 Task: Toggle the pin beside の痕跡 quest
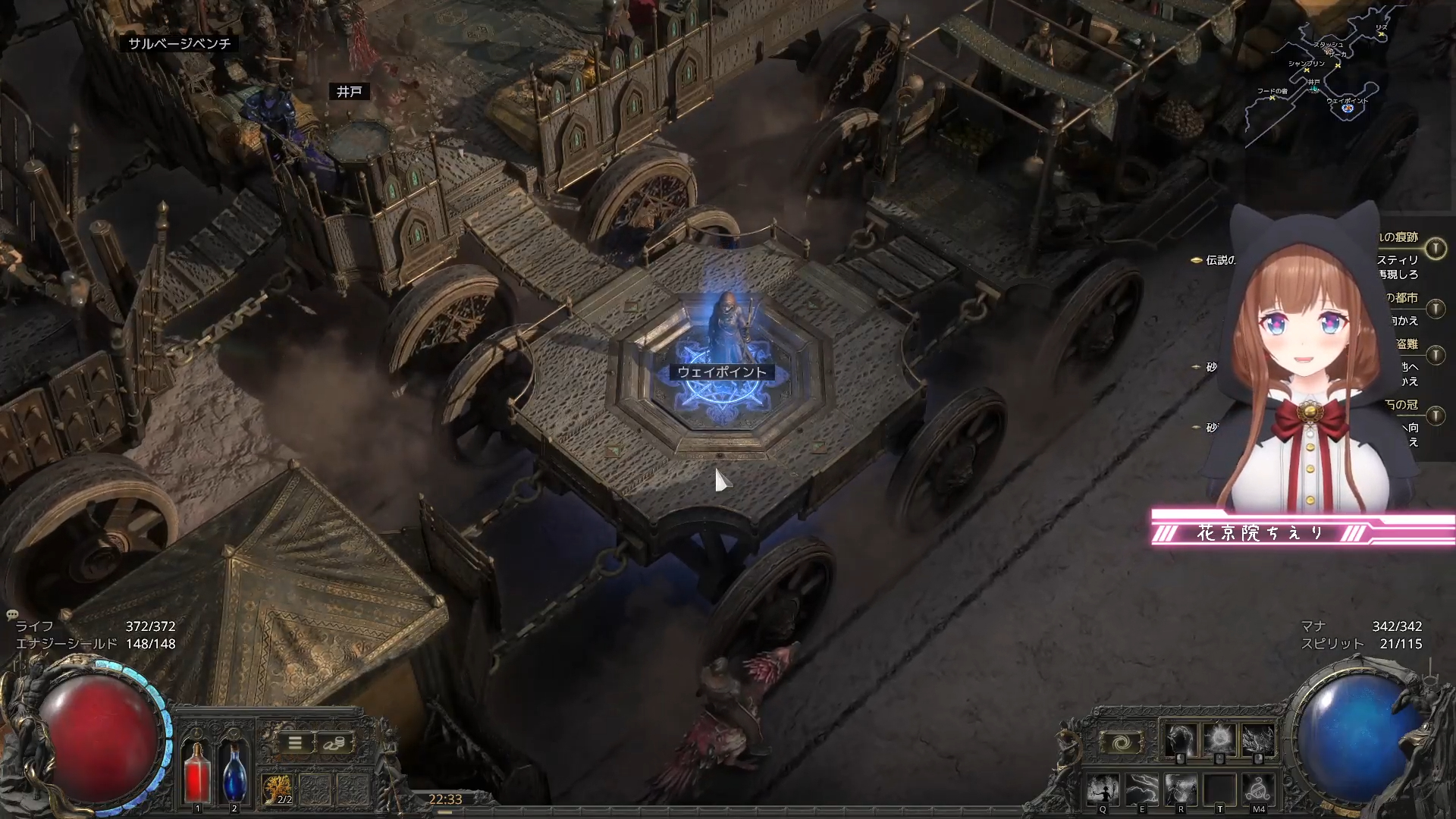1436,249
